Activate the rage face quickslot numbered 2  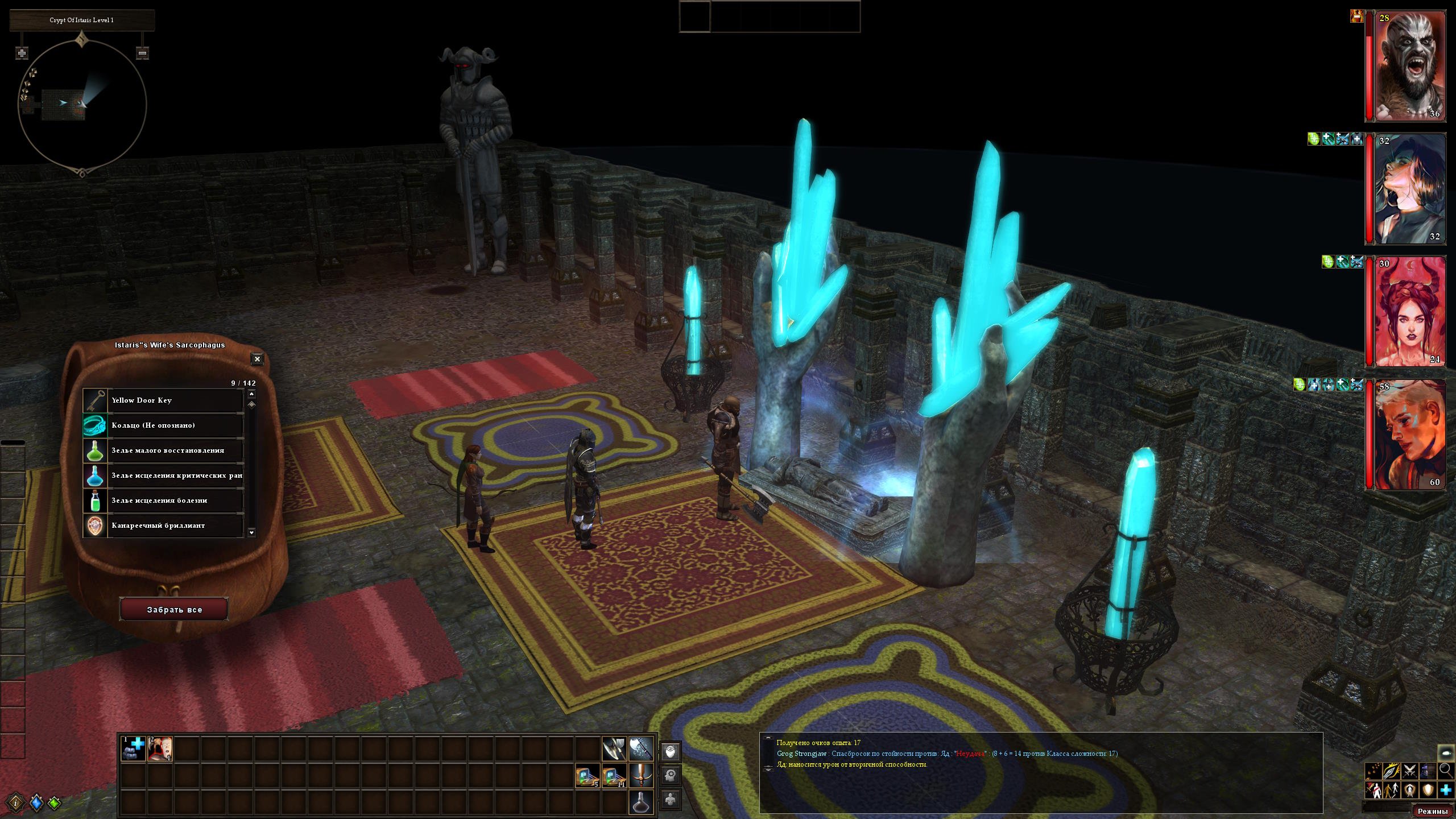(x=160, y=749)
